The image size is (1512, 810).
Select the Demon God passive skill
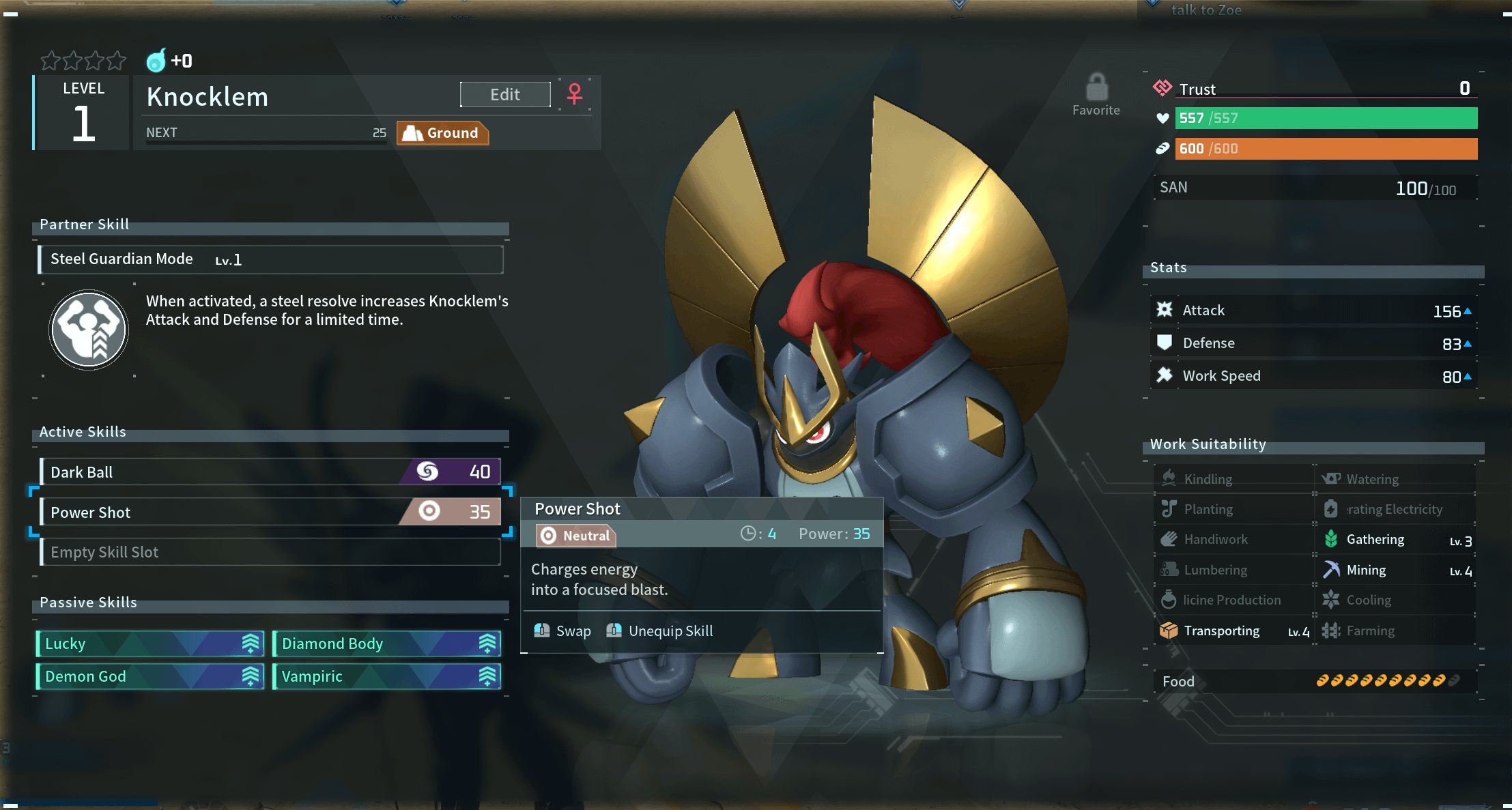150,676
